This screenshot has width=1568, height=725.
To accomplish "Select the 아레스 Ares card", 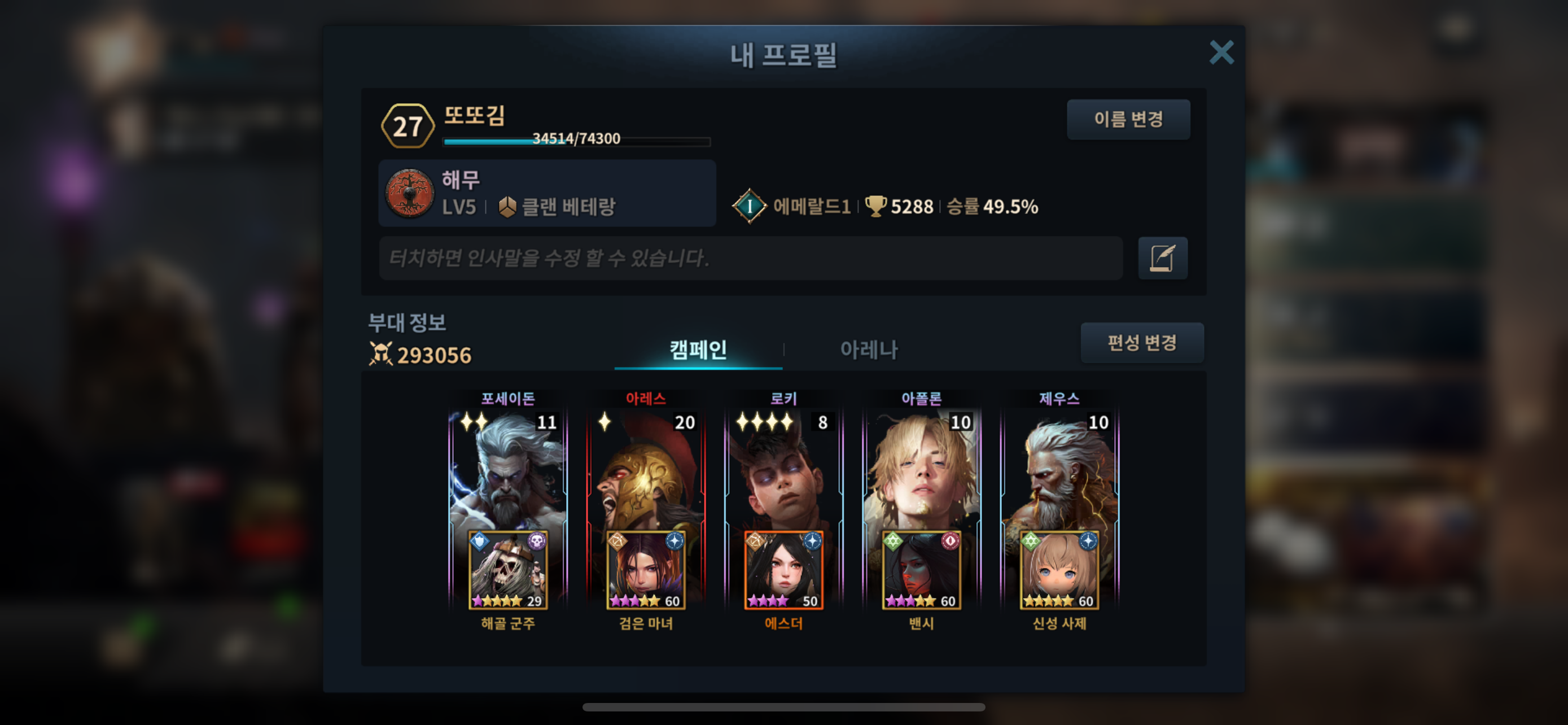I will 646,469.
